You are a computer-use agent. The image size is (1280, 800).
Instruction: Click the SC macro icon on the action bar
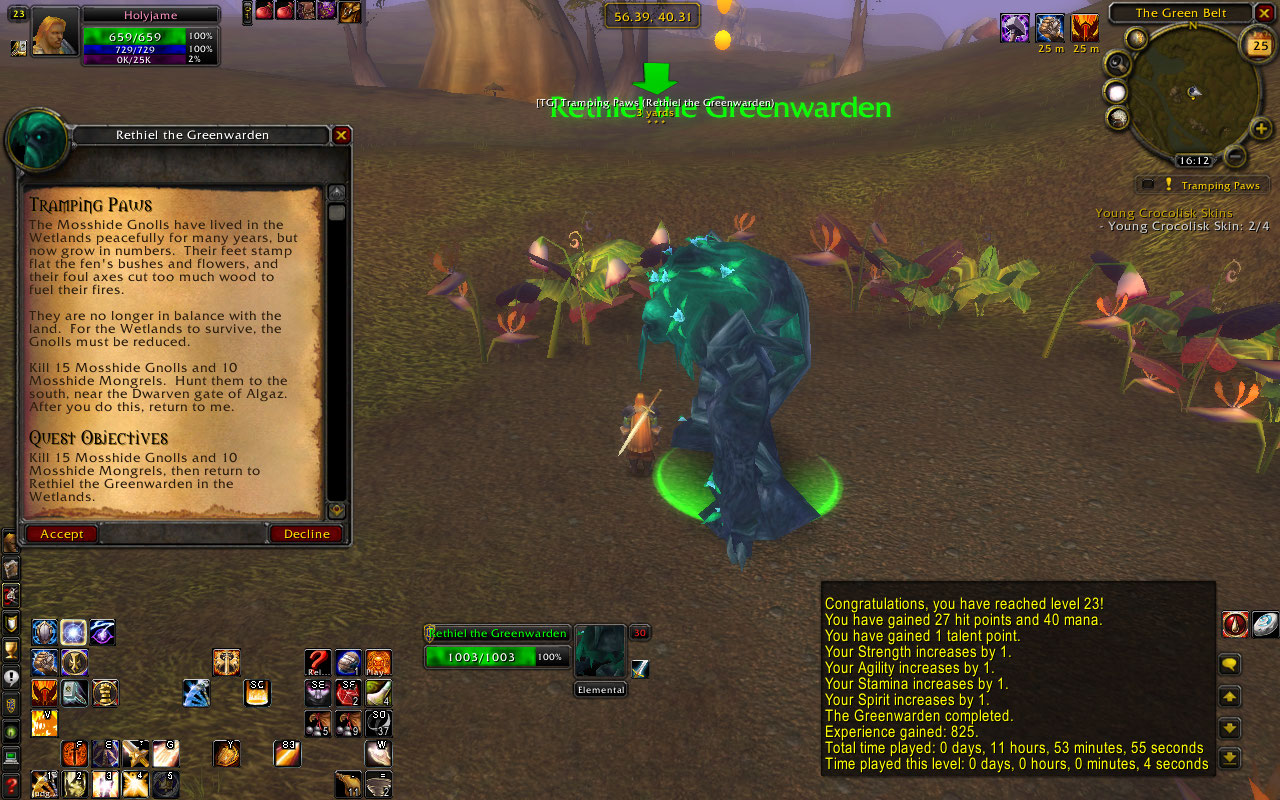[257, 692]
